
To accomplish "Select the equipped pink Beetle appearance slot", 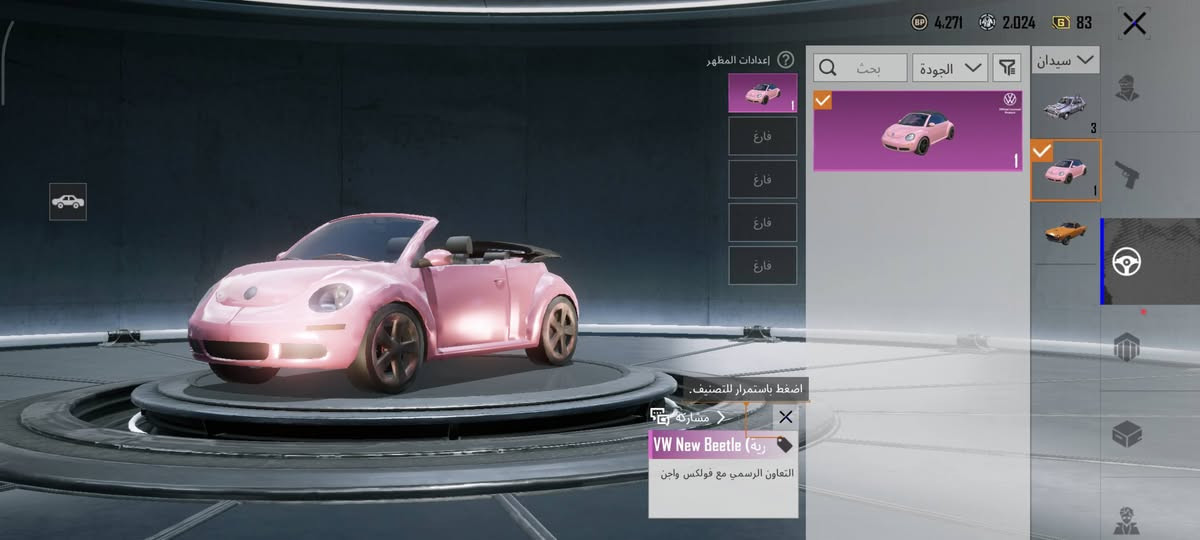I will 763,92.
